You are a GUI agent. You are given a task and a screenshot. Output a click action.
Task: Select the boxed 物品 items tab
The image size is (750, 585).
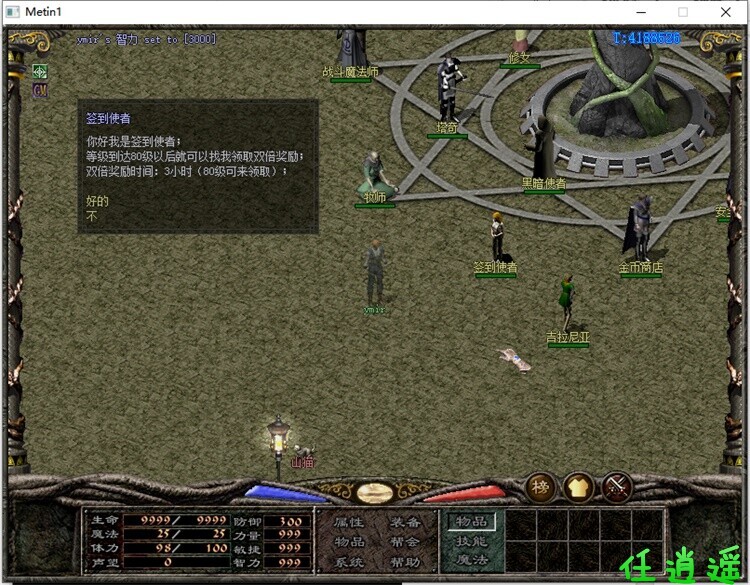click(x=471, y=521)
